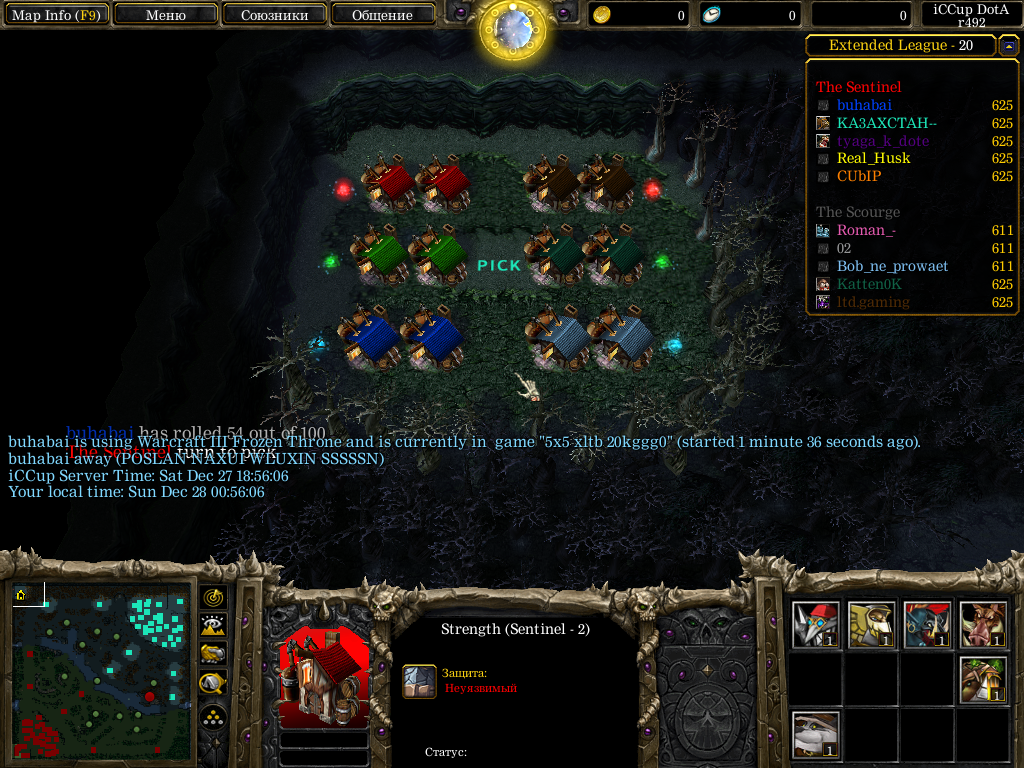This screenshot has width=1024, height=768.
Task: Open the Map Info quest log
Action: pyautogui.click(x=56, y=15)
